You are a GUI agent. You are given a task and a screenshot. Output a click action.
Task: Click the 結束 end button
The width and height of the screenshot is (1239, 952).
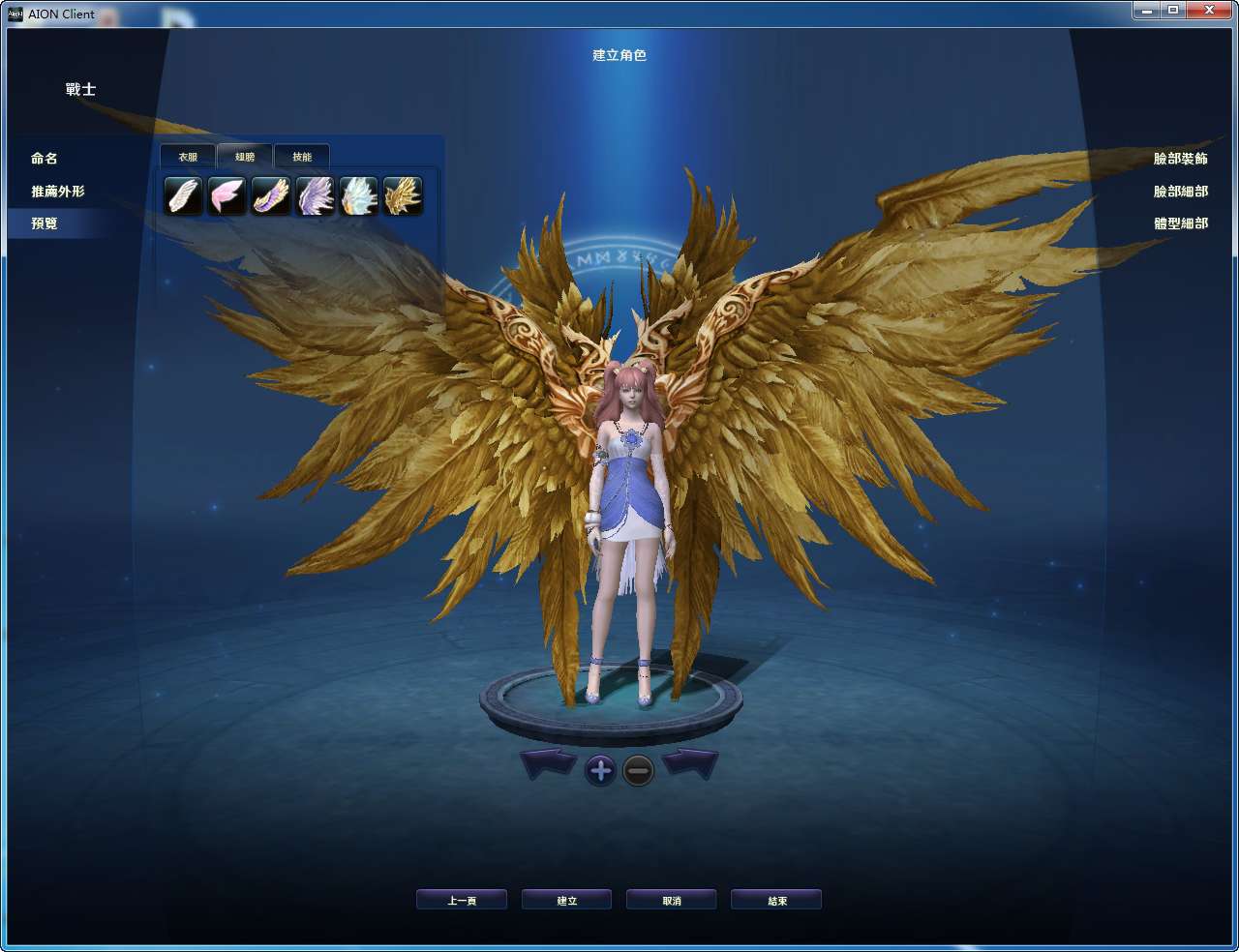pos(776,899)
